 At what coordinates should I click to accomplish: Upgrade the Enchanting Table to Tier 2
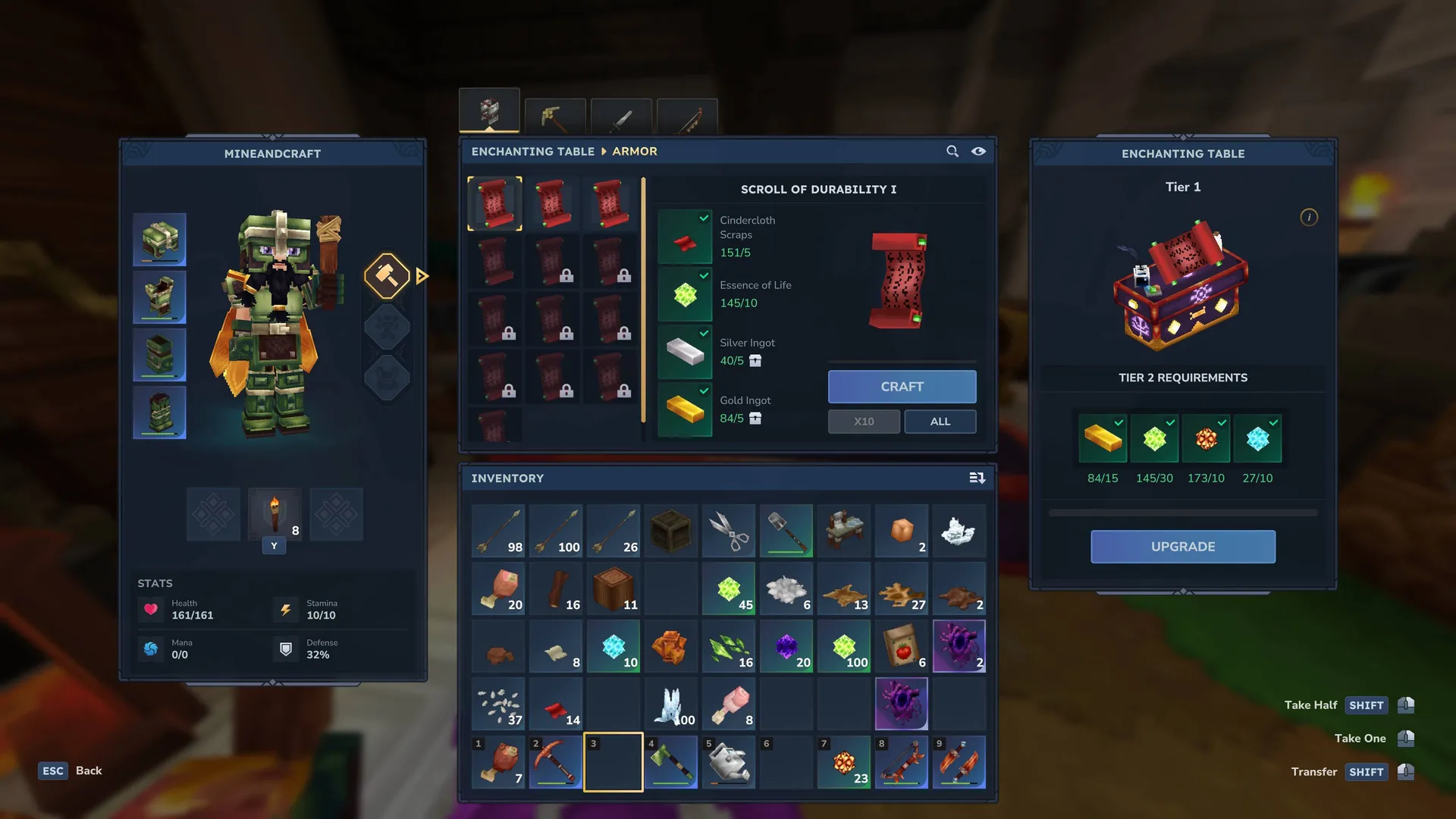[1182, 547]
